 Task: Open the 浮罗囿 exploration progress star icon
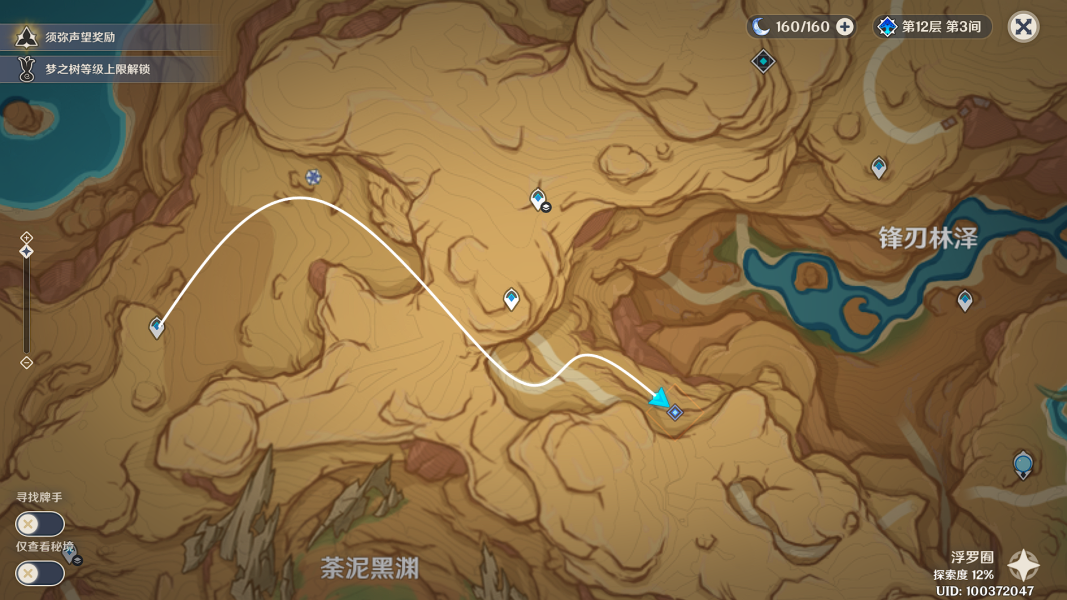click(x=1023, y=566)
